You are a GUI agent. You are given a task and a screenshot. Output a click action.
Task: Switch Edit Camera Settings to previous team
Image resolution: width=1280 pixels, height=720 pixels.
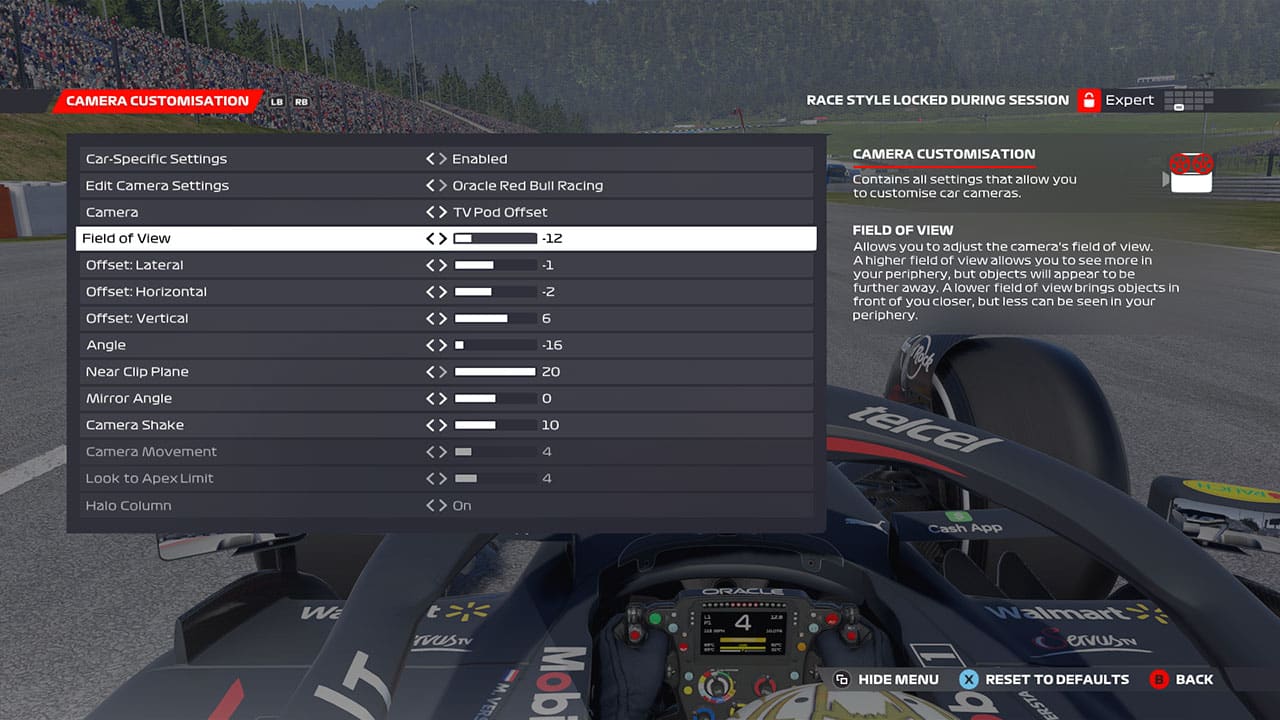430,185
